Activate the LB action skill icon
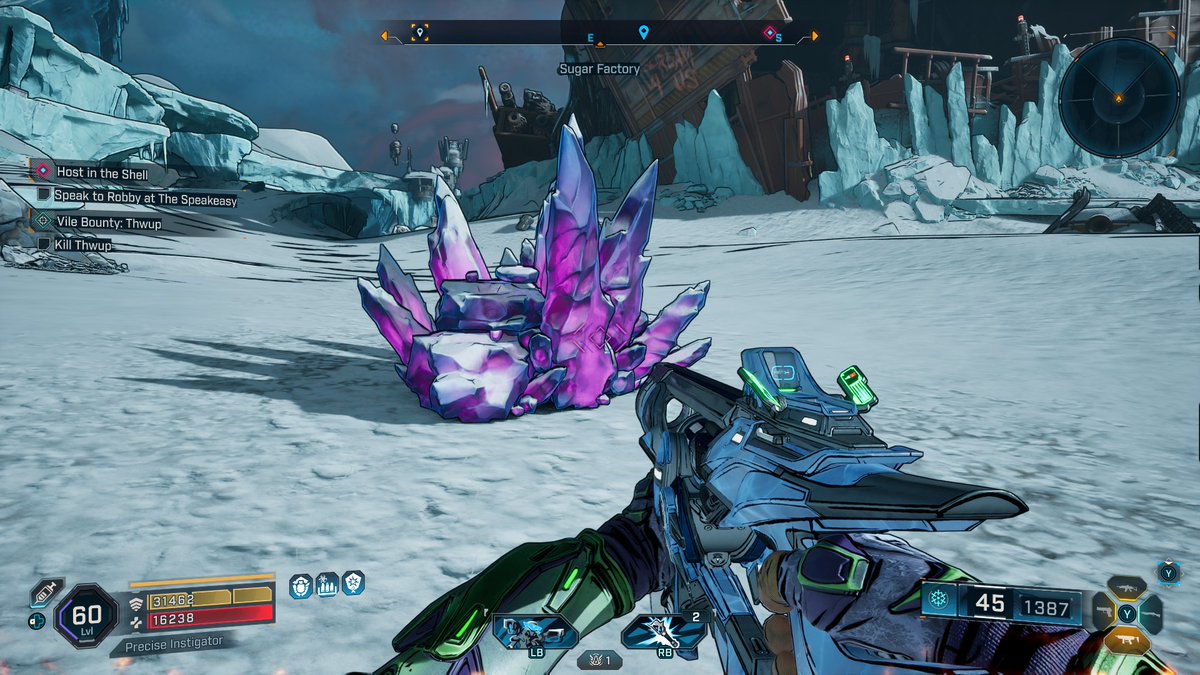This screenshot has width=1200, height=675. pyautogui.click(x=534, y=632)
